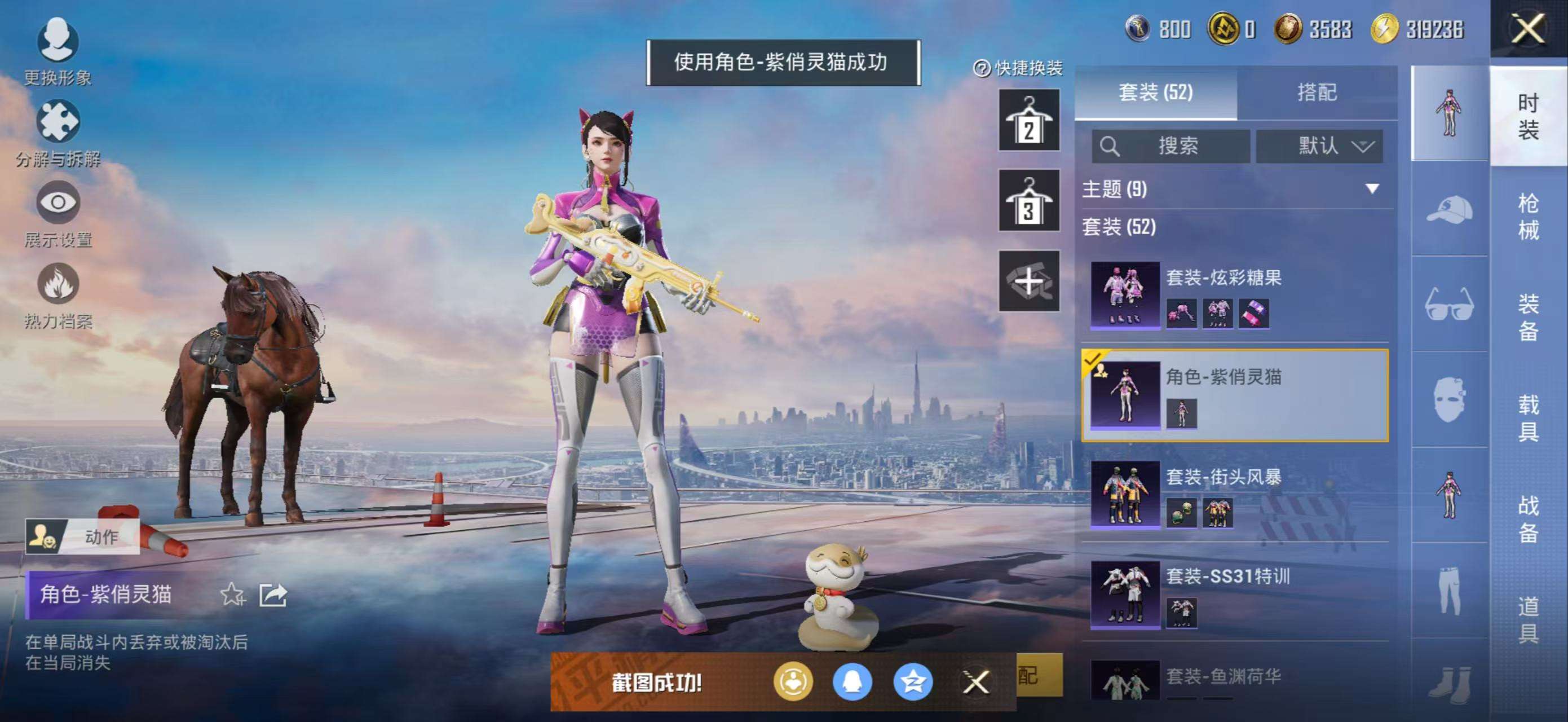Favorite the outfit with the star icon
The height and width of the screenshot is (722, 1568).
[232, 594]
